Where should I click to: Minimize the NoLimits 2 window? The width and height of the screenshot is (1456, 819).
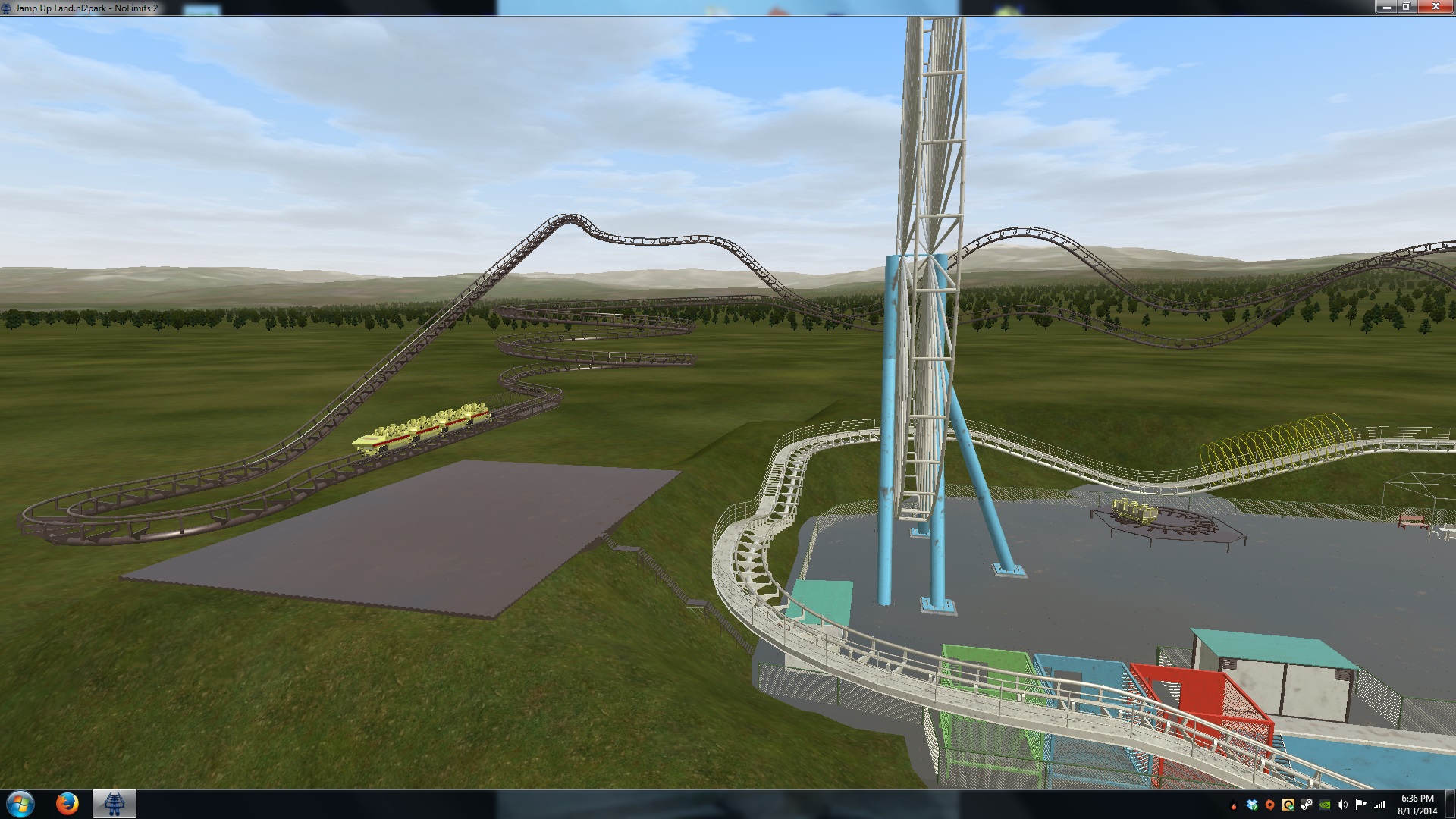tap(1386, 7)
